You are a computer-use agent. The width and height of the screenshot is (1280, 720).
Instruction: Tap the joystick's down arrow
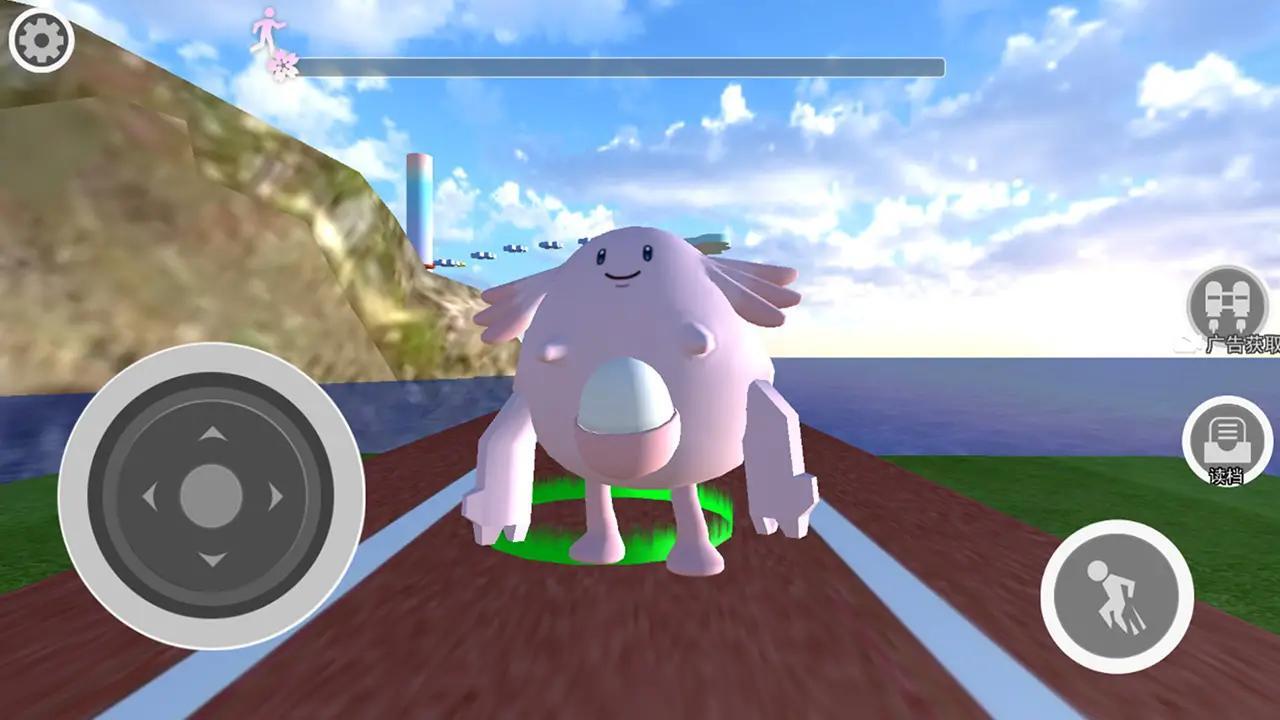point(211,559)
